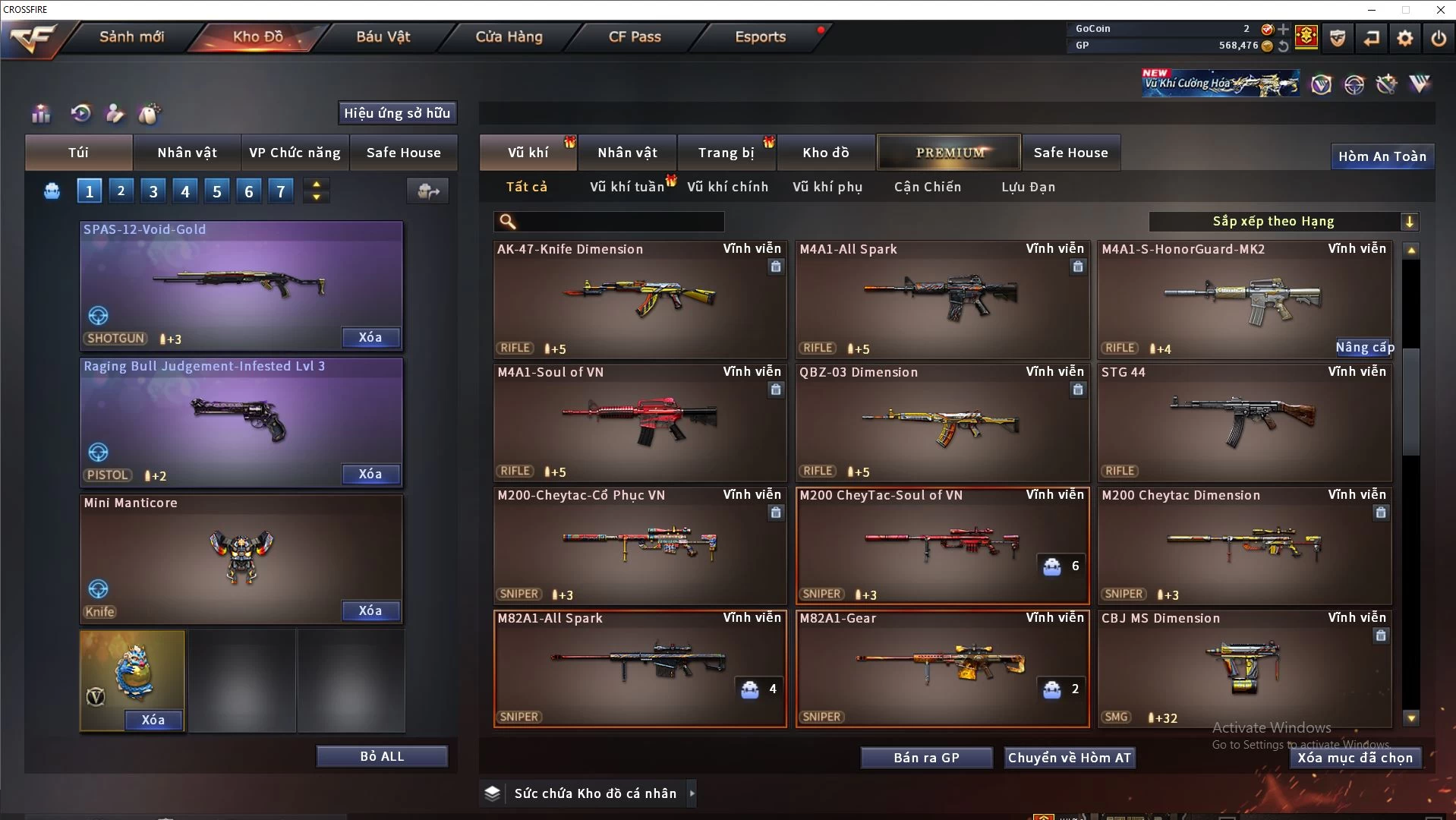Open the Sắp xếp theo Hạng dropdown
Image resolution: width=1456 pixels, height=820 pixels.
[1283, 222]
